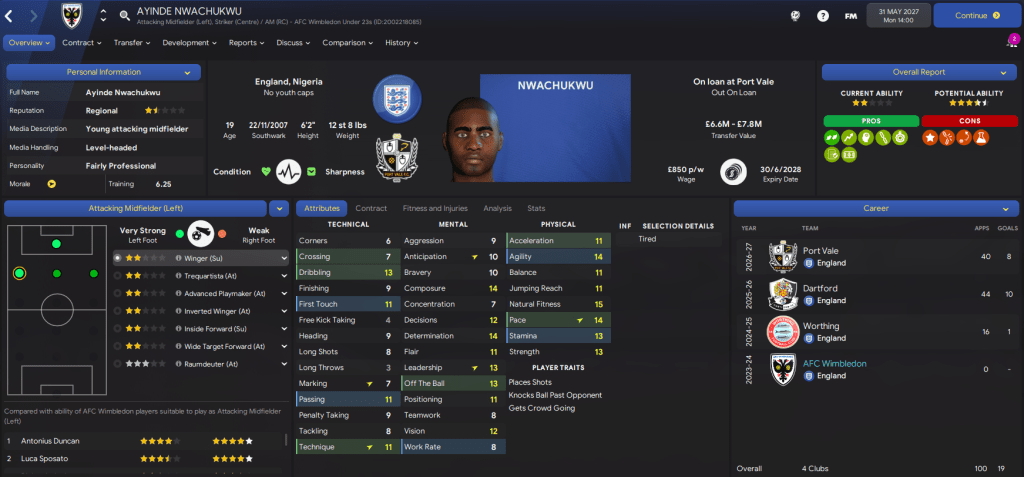Open the Development menu

(x=189, y=43)
